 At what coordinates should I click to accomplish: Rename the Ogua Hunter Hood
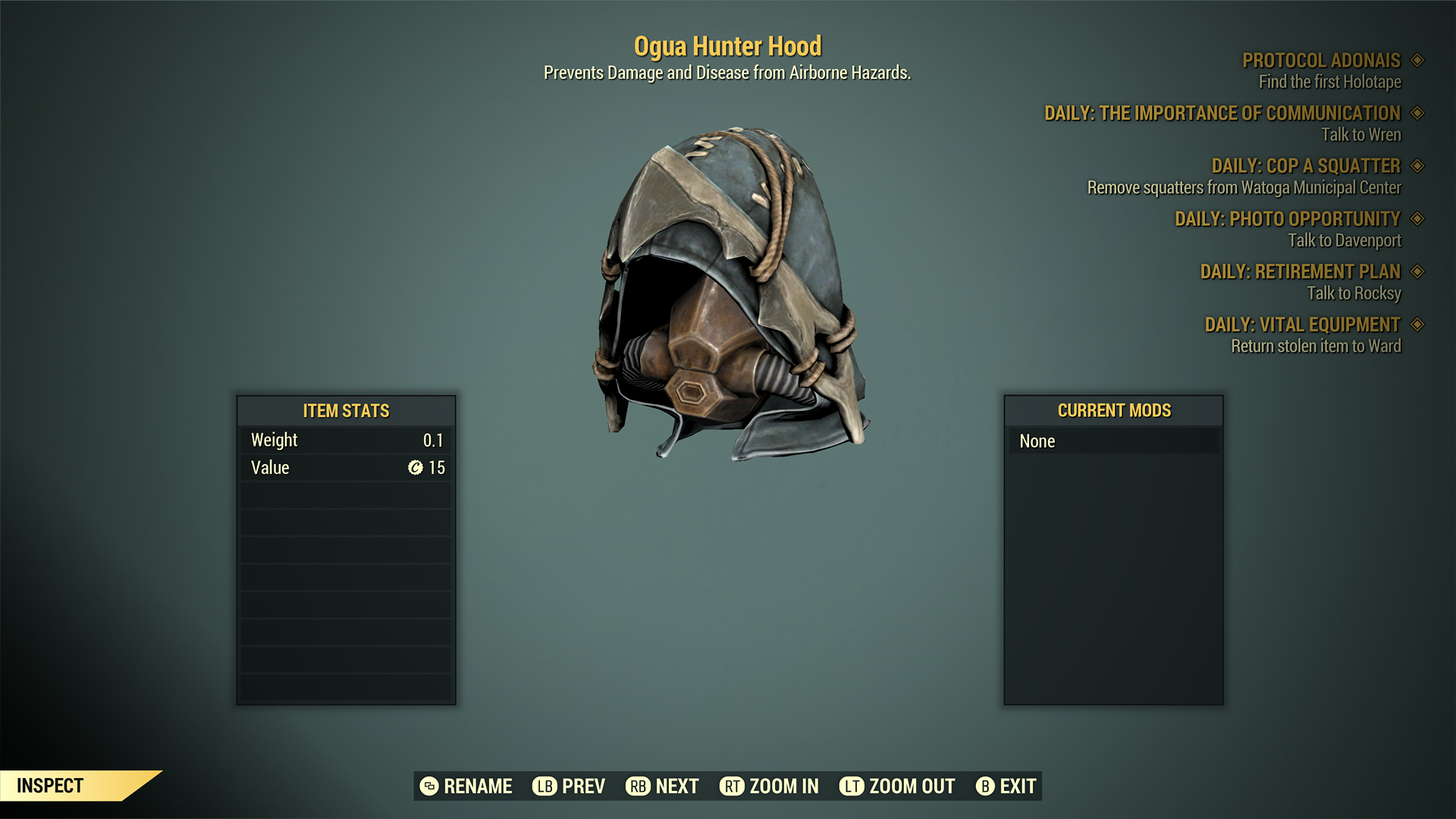(466, 786)
